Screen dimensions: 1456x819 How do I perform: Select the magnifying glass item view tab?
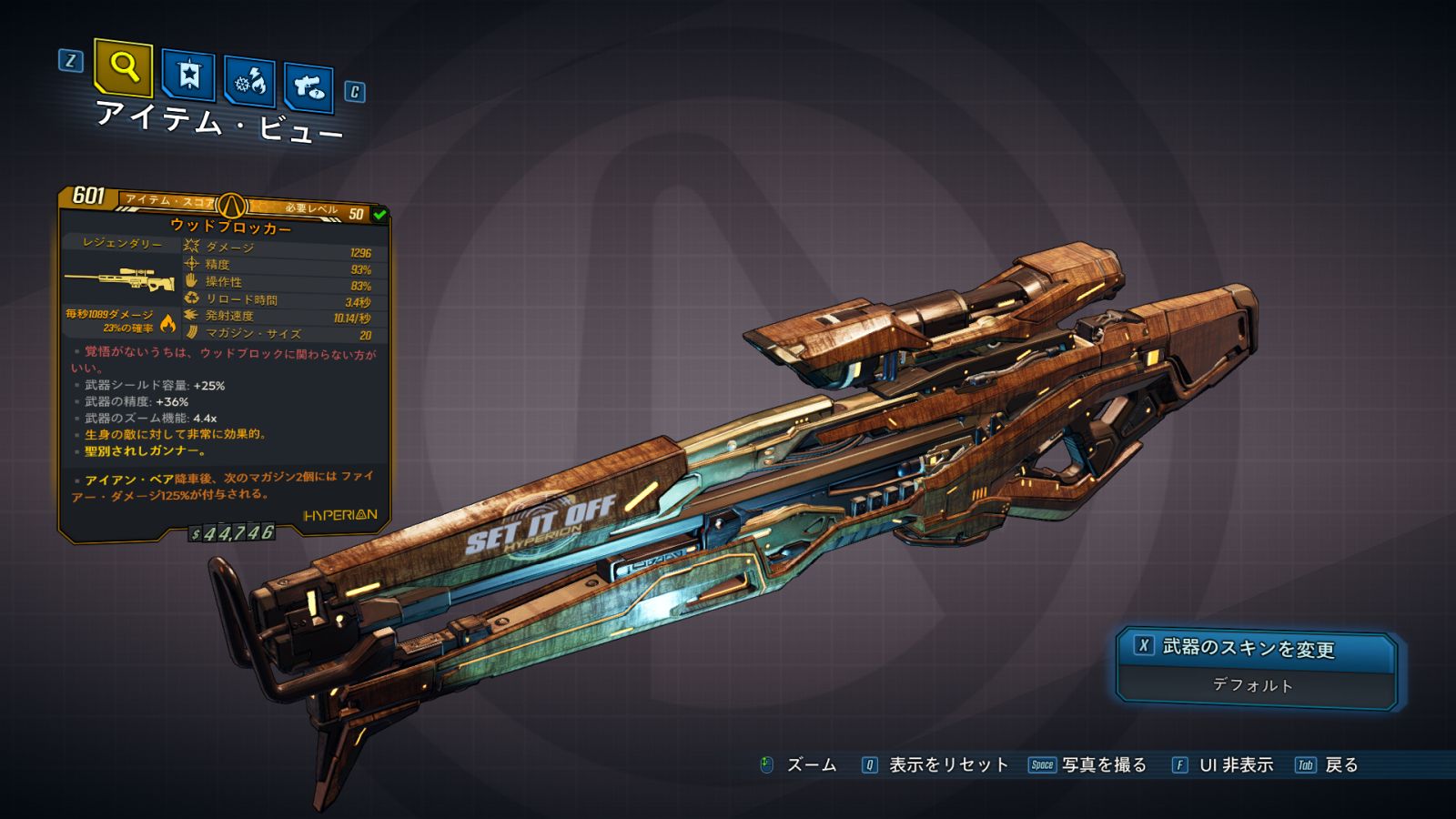tap(123, 67)
